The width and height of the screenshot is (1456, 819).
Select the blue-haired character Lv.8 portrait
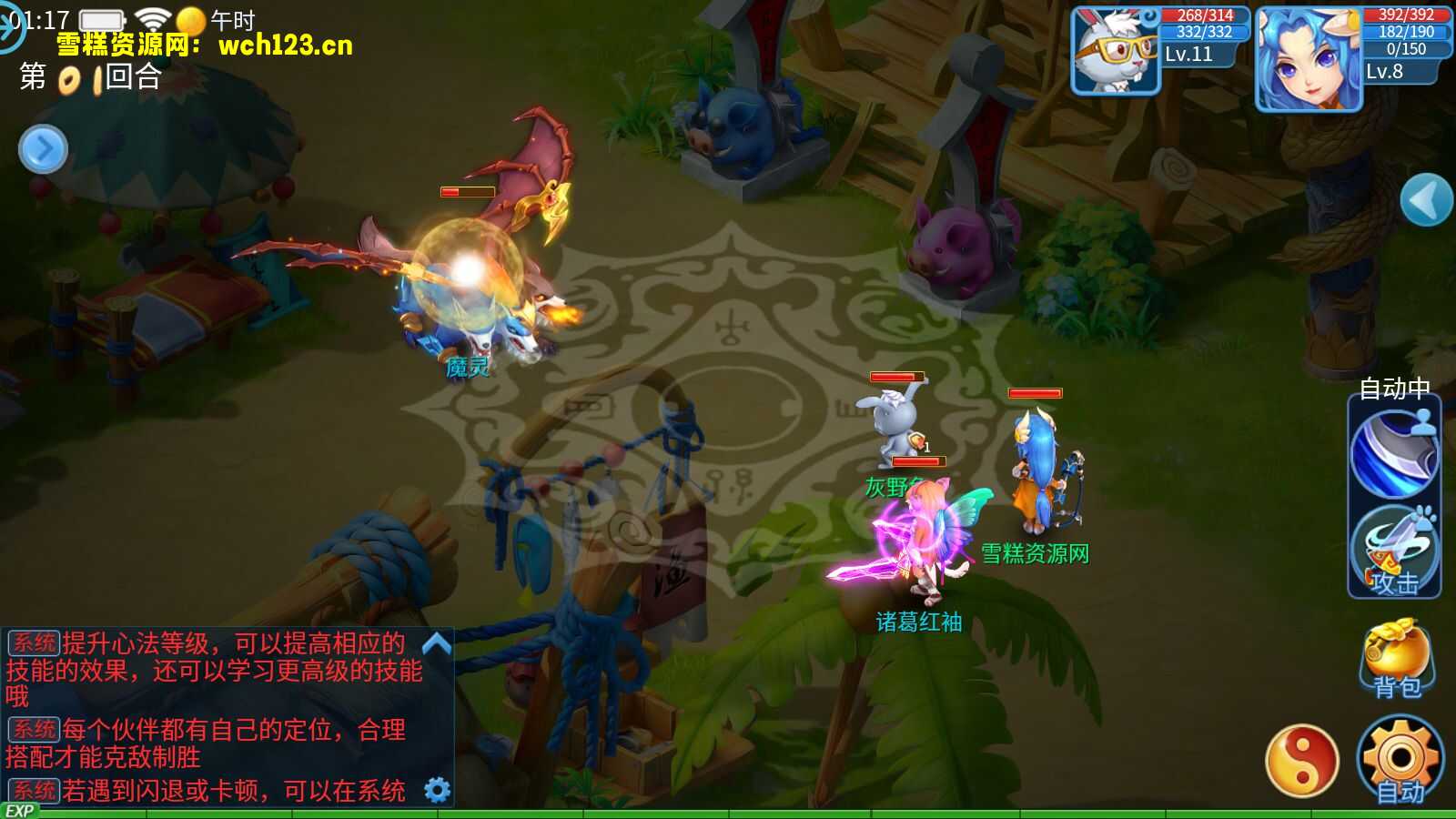1308,58
